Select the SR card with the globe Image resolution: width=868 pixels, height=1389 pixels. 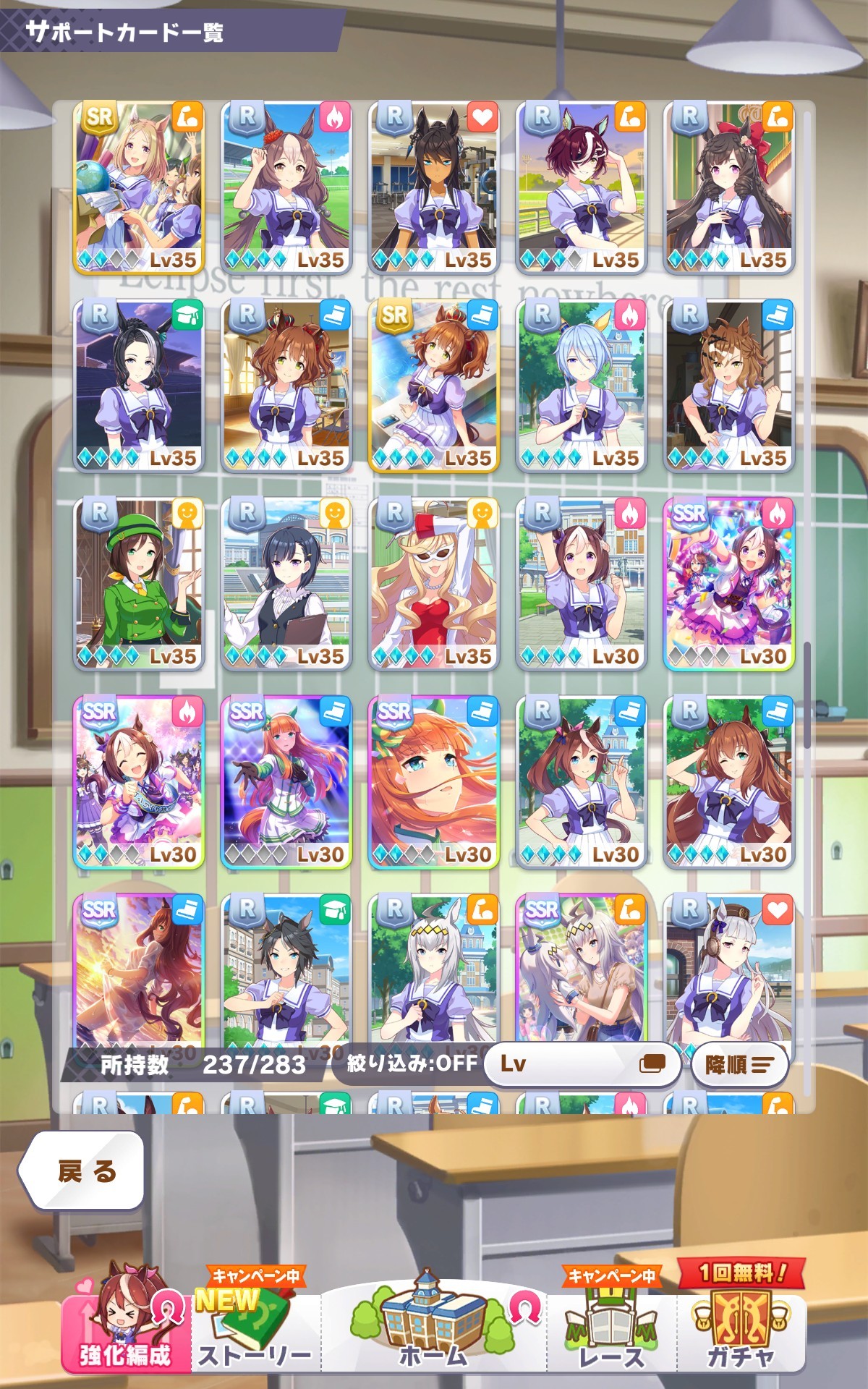139,187
